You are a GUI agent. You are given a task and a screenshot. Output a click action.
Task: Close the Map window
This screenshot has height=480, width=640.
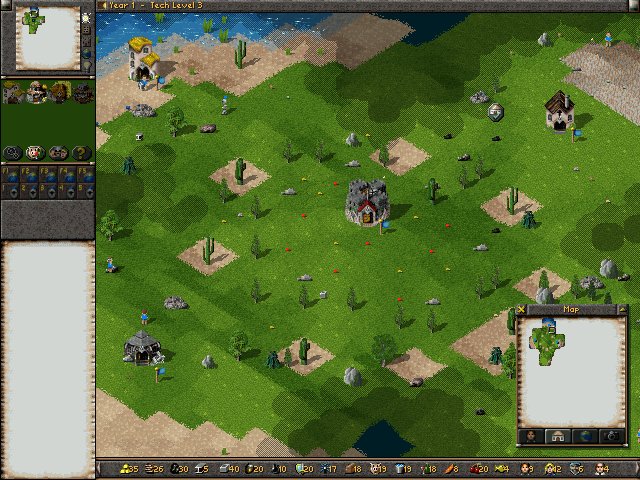[523, 309]
